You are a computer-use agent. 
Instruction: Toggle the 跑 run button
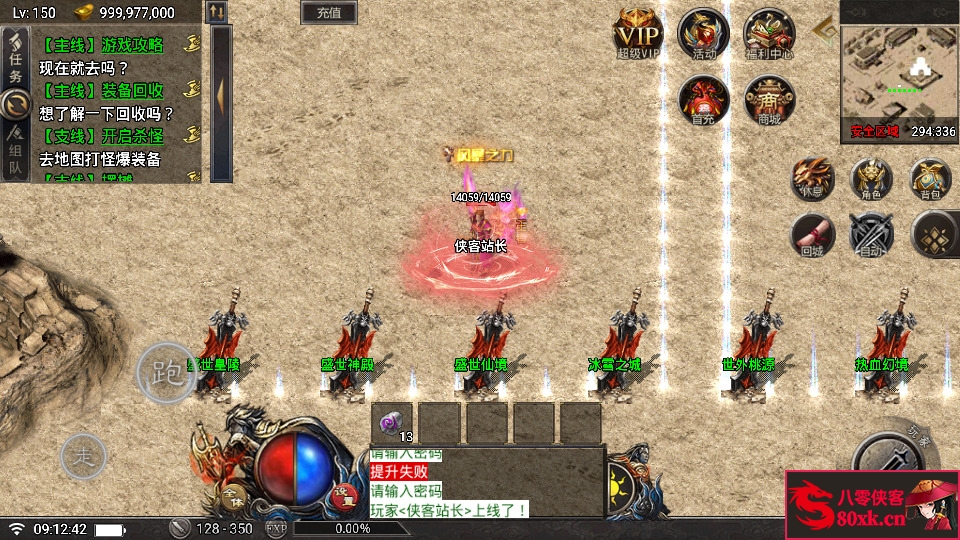coord(165,373)
